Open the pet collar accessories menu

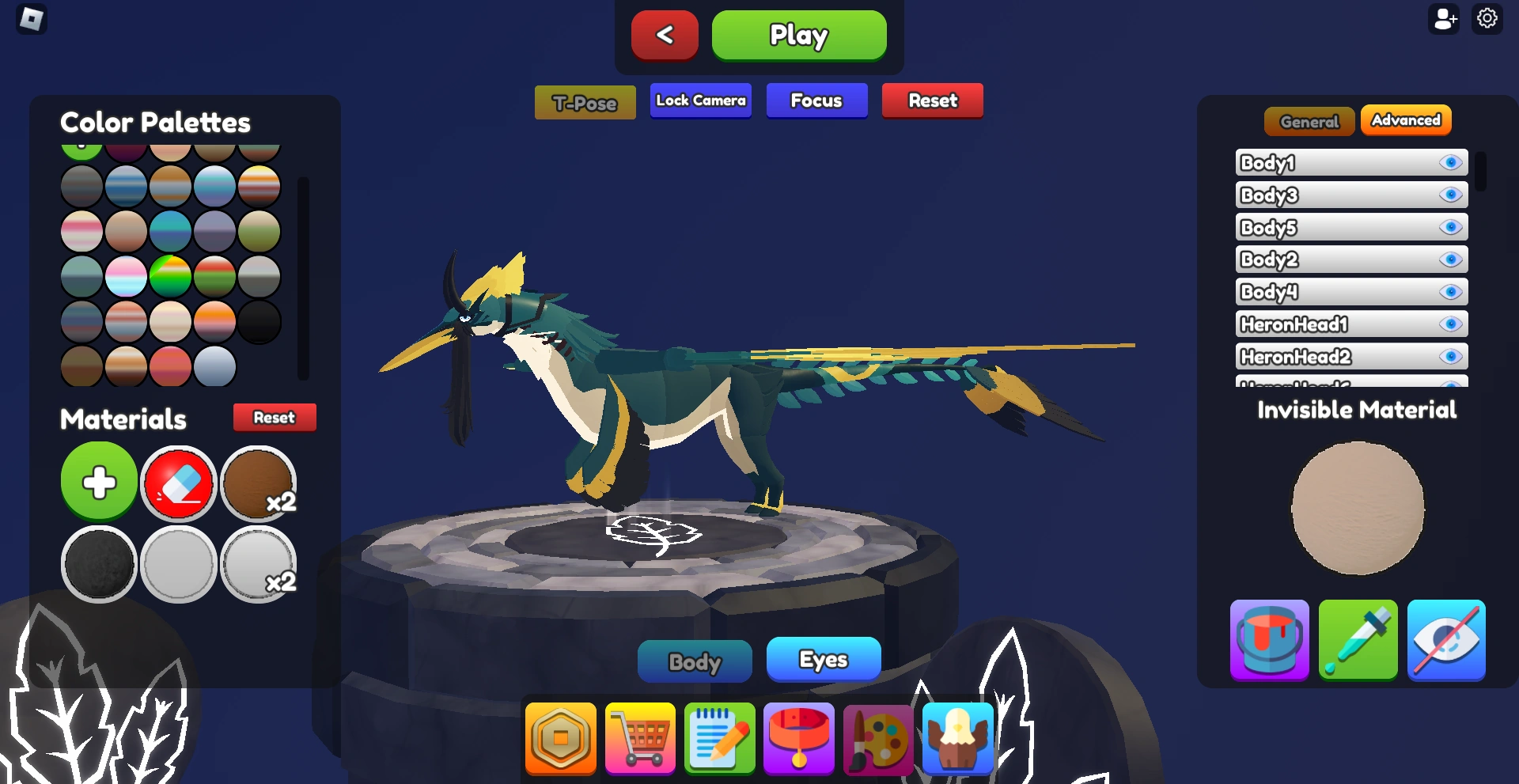pos(798,739)
